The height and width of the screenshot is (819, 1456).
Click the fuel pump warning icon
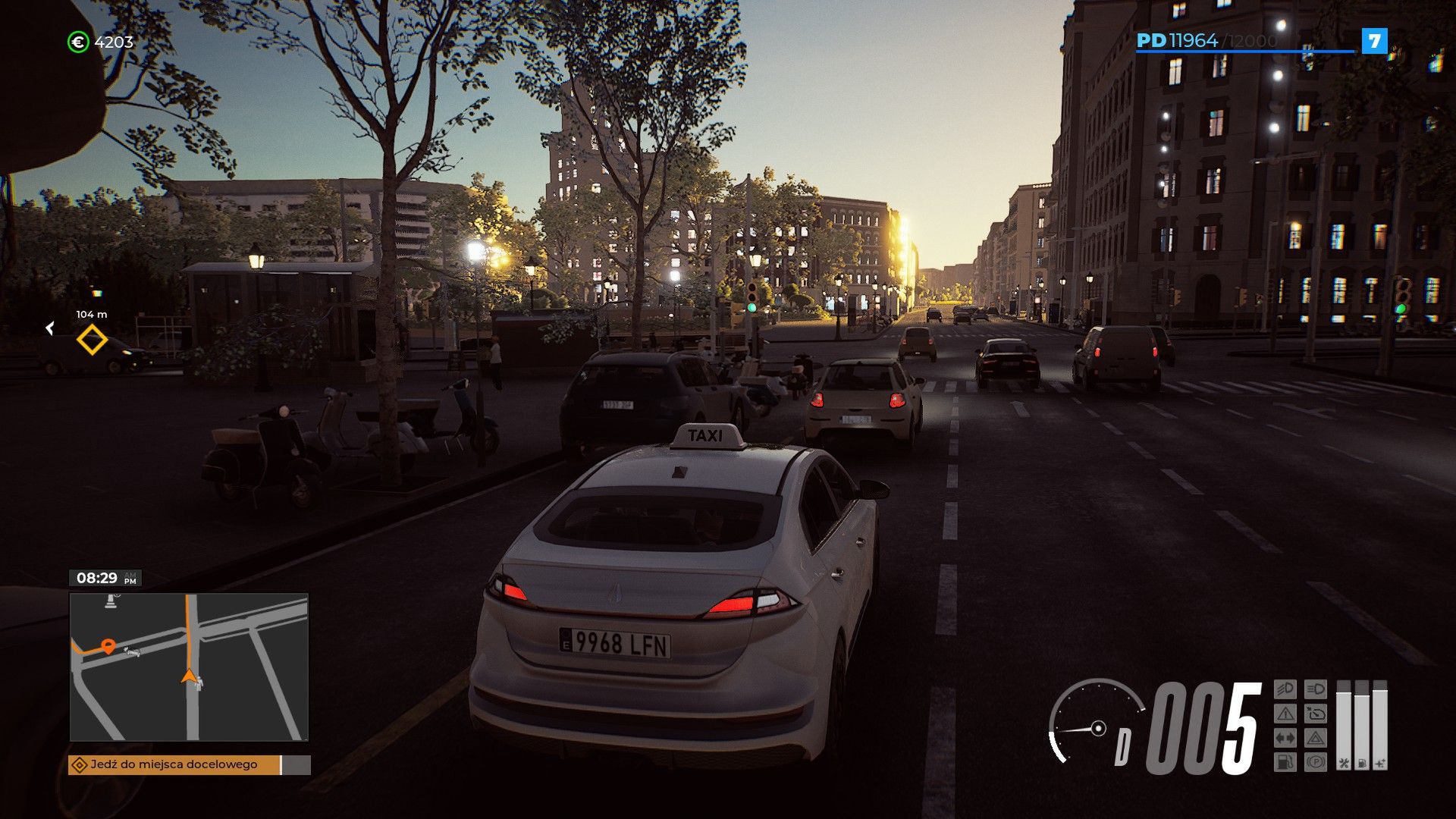click(1286, 761)
